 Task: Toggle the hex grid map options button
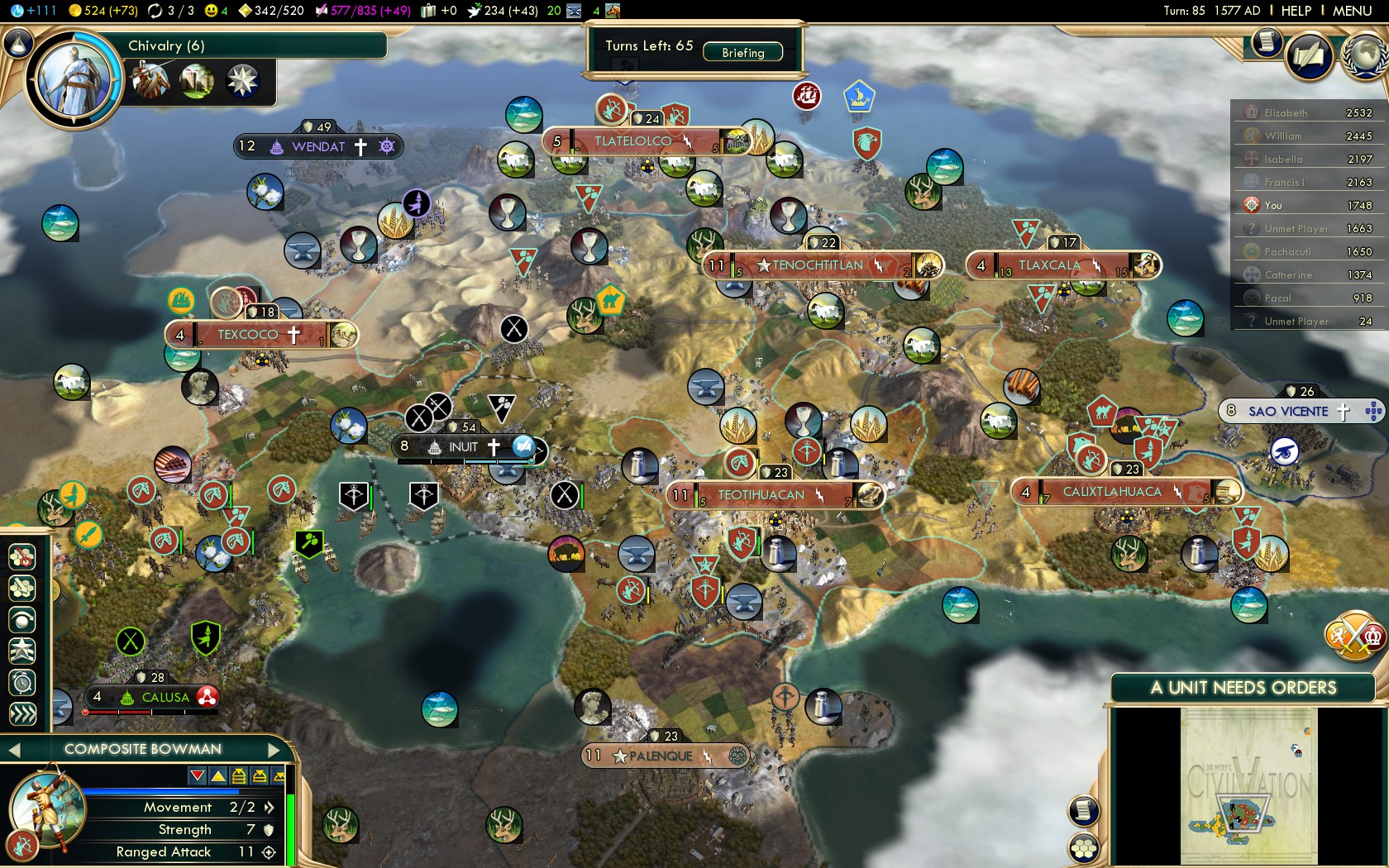(1084, 848)
